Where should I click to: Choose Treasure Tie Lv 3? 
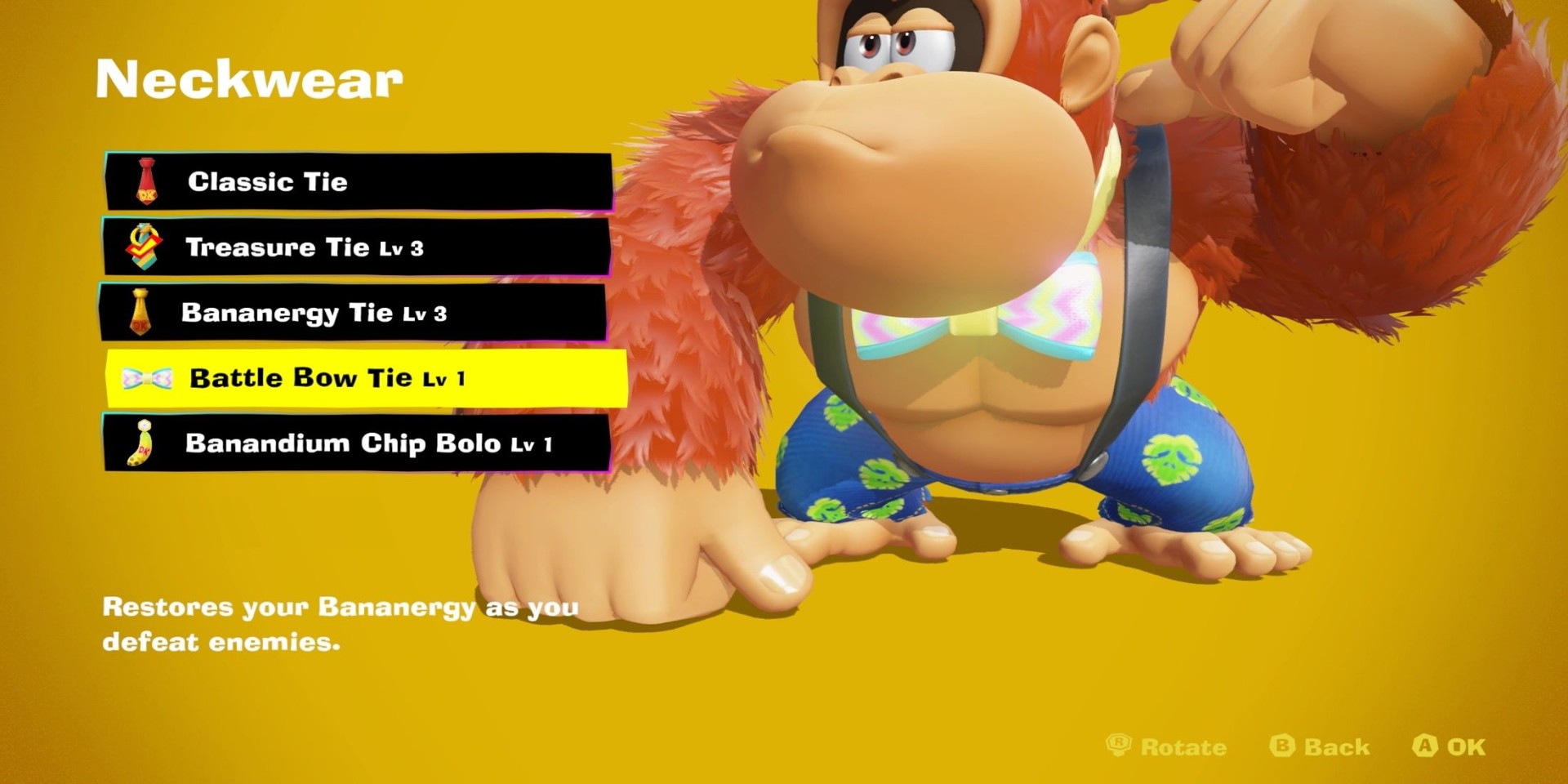coord(356,247)
